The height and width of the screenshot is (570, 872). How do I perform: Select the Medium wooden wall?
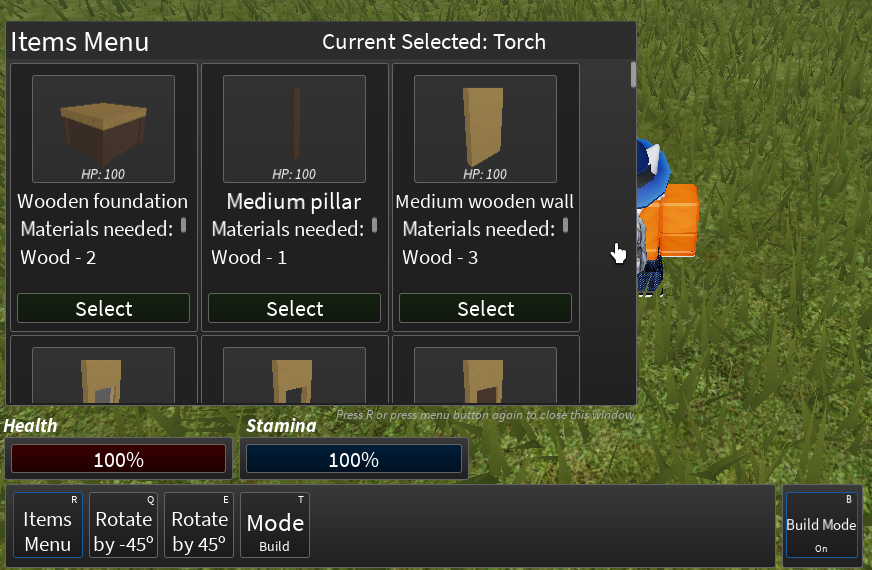click(485, 309)
